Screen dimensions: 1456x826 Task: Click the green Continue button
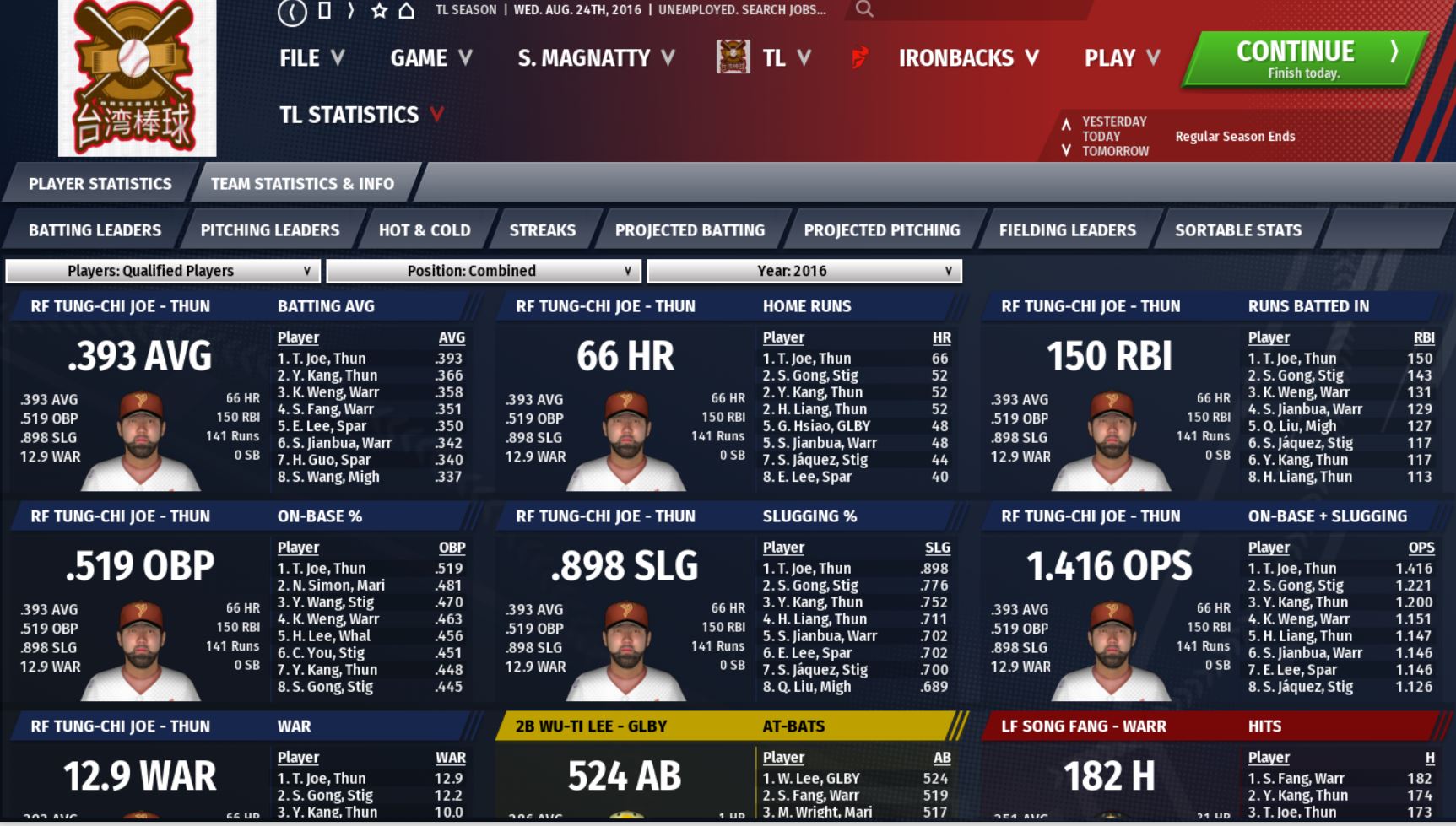(x=1303, y=59)
